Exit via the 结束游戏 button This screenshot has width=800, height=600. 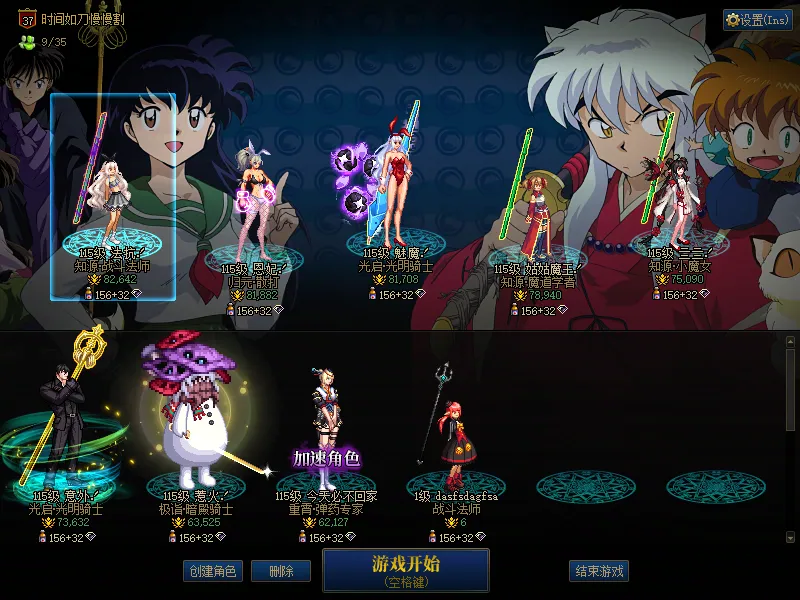coord(599,571)
